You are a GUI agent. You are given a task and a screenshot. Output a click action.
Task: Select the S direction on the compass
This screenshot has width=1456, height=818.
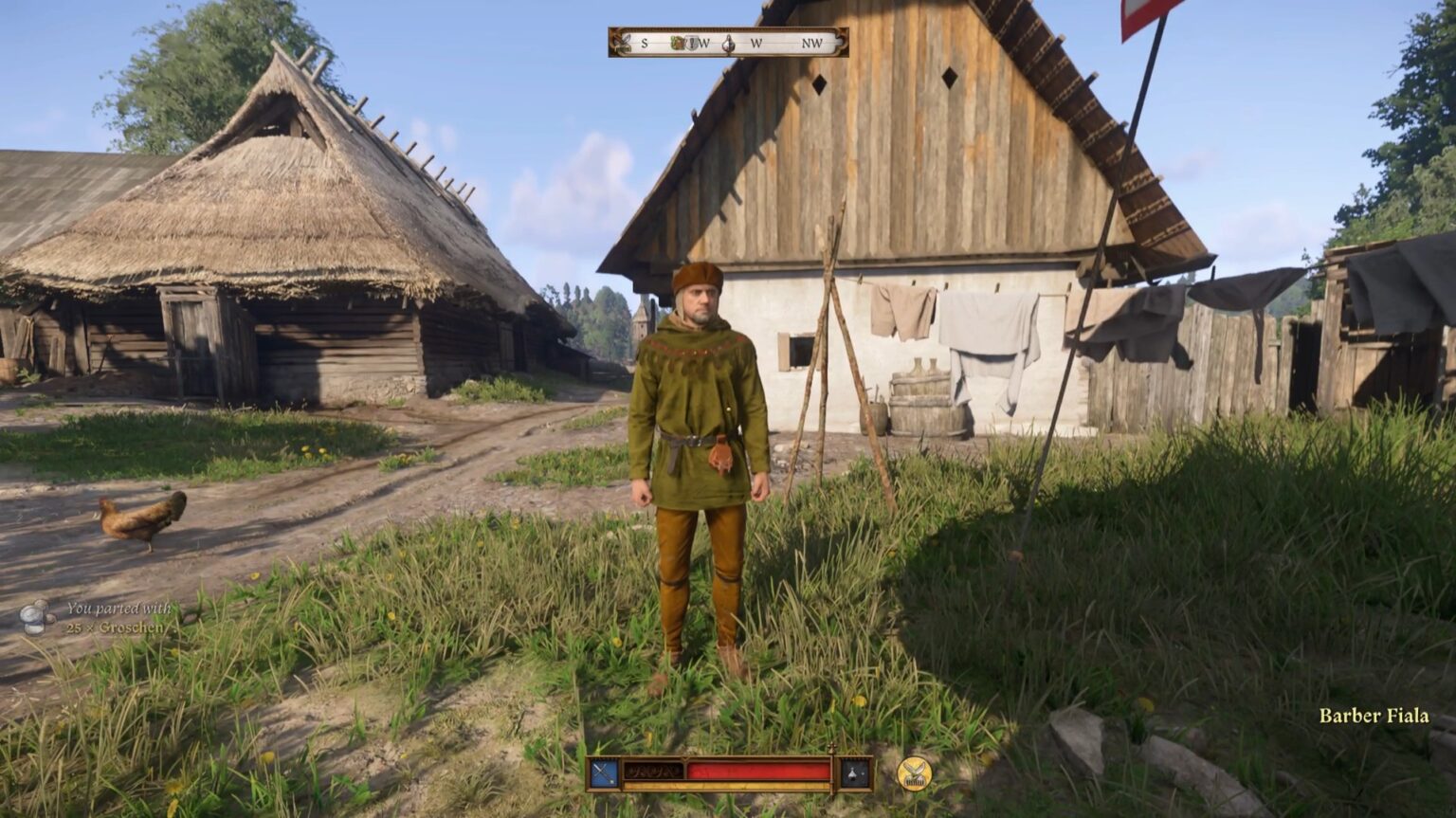coord(646,42)
